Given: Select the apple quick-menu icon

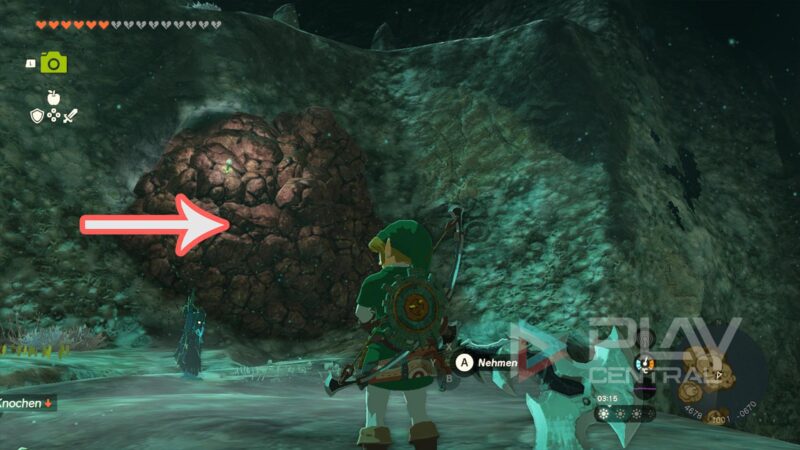Looking at the screenshot, I should 53,97.
